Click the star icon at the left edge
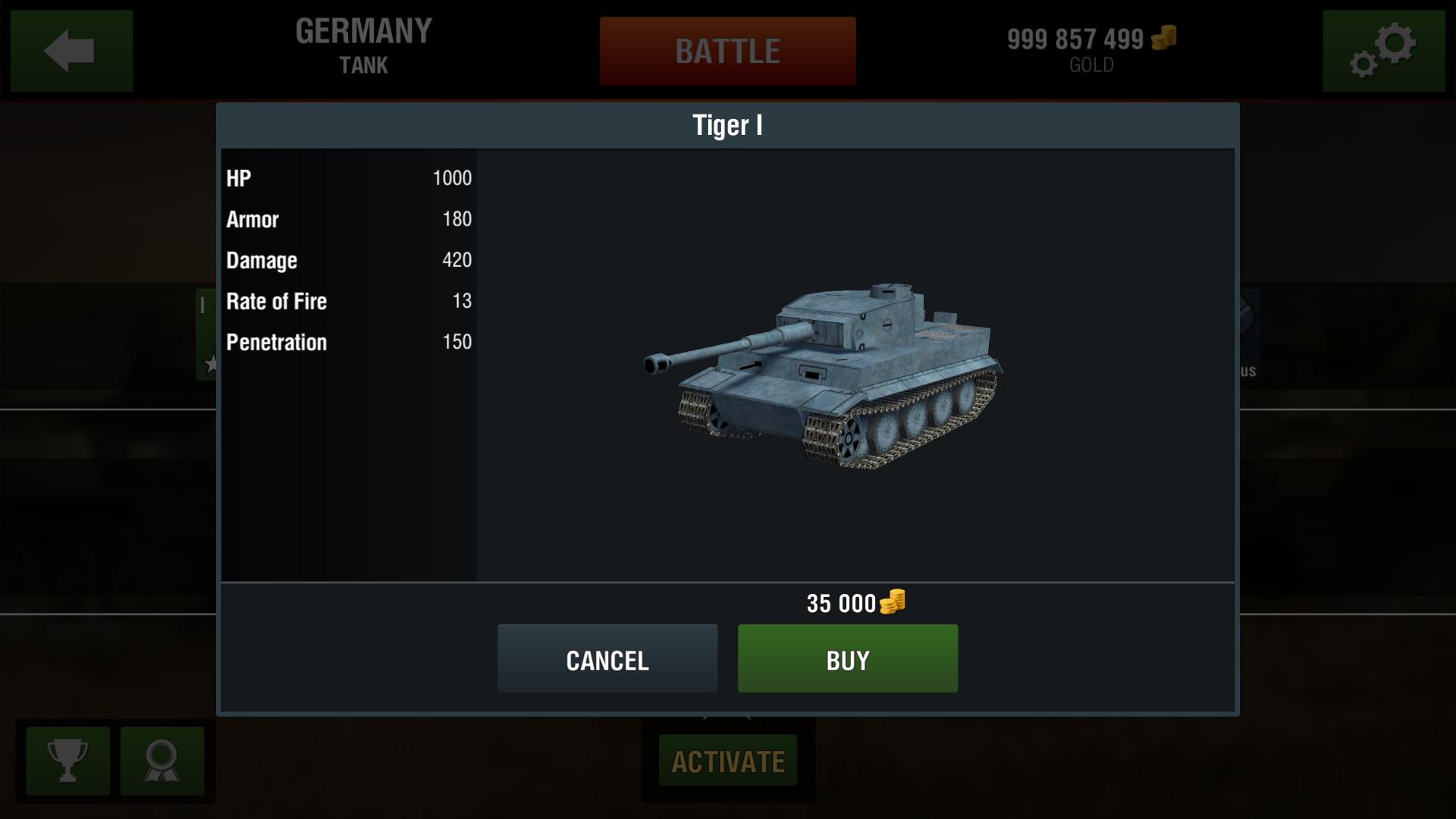This screenshot has height=819, width=1456. pyautogui.click(x=211, y=362)
